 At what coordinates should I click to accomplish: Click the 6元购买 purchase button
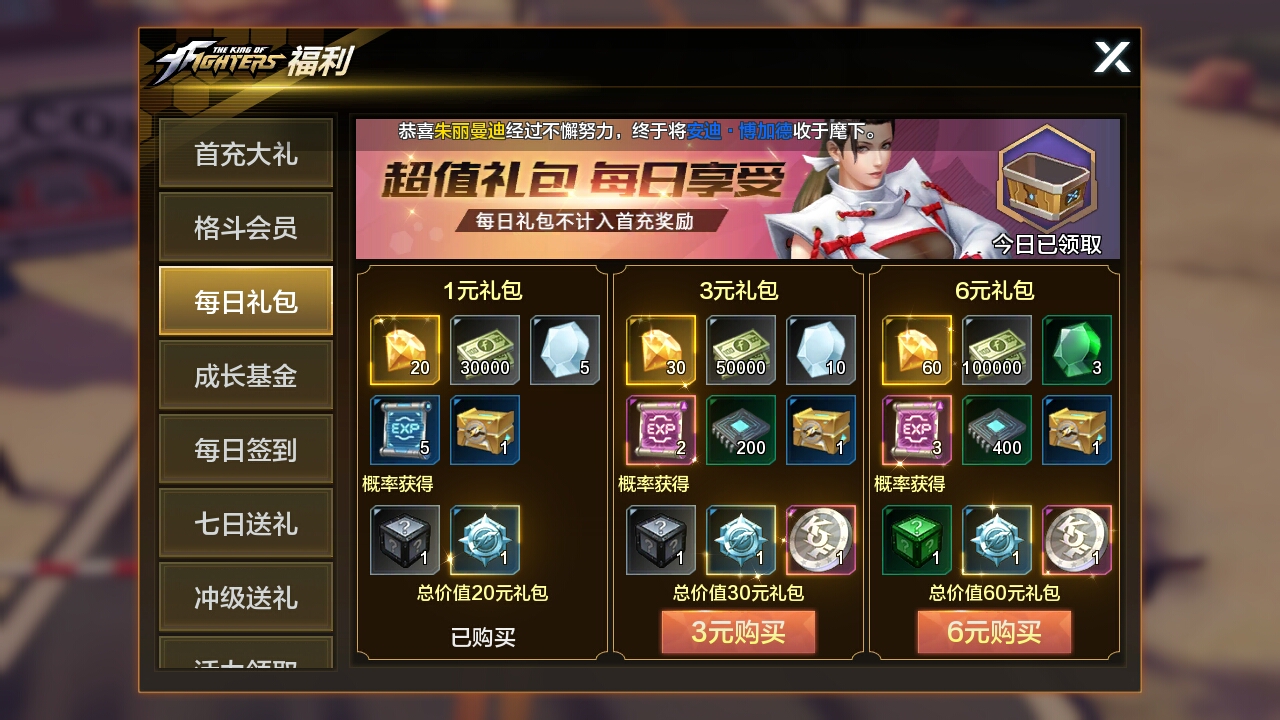tap(995, 631)
